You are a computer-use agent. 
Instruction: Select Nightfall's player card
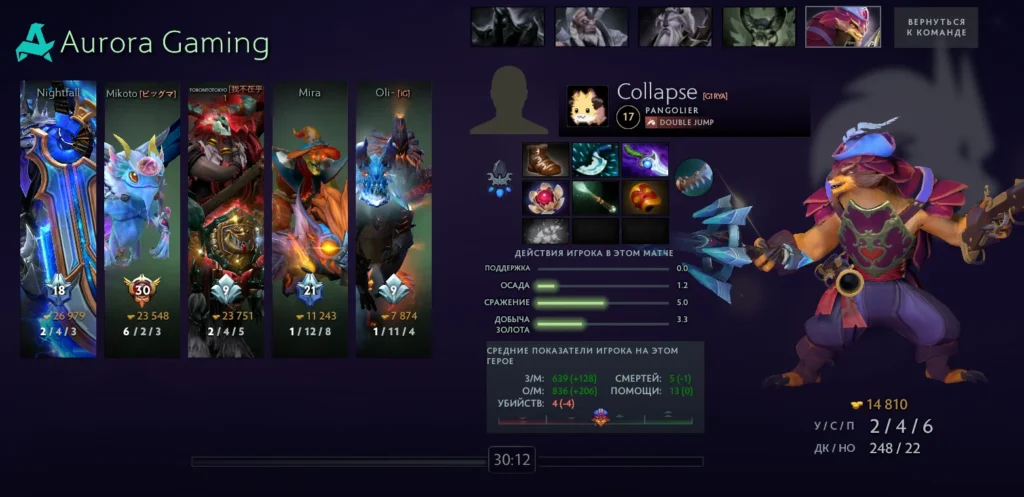(58, 220)
